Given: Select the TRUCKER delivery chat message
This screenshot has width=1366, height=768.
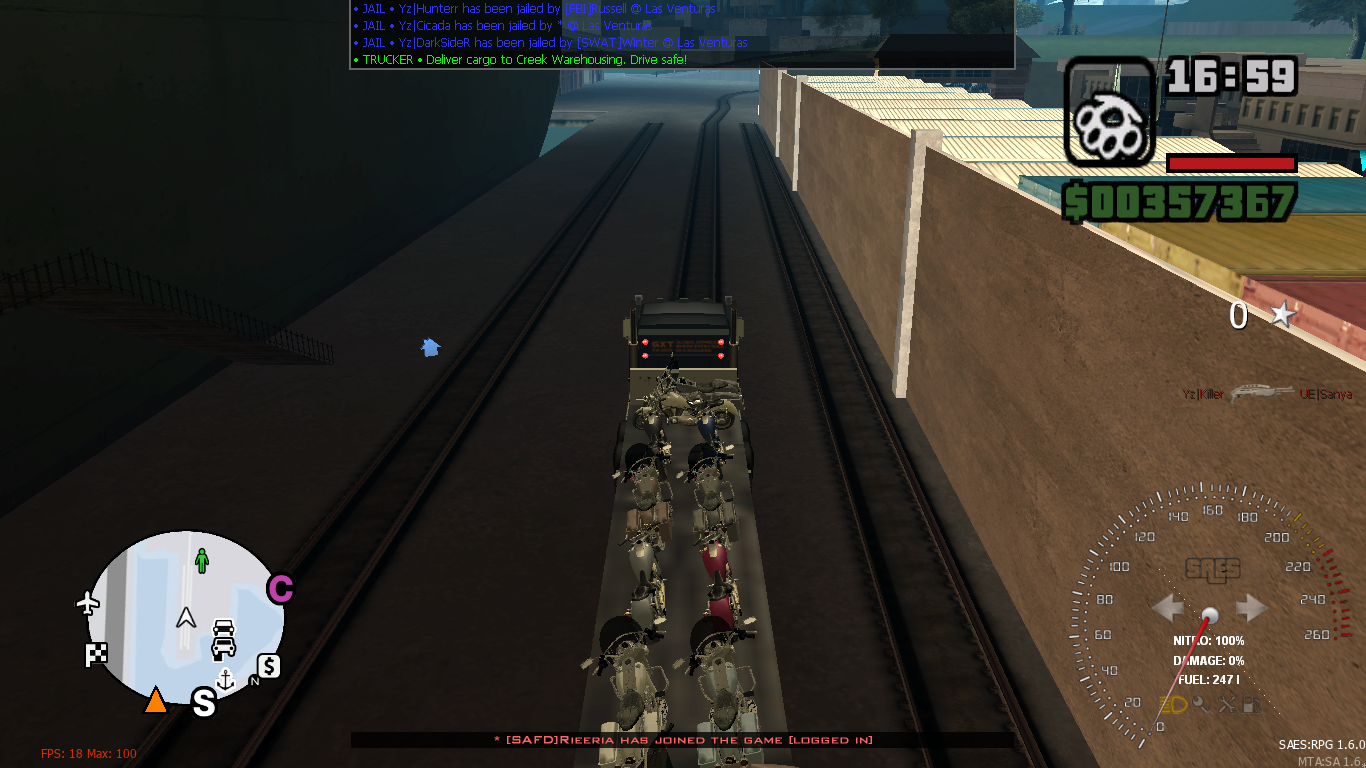Looking at the screenshot, I should [x=520, y=60].
